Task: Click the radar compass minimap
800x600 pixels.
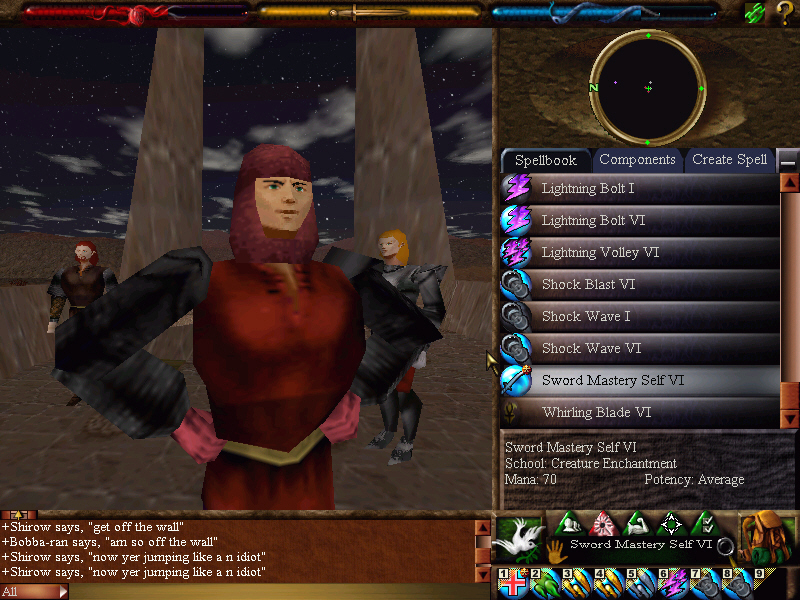Action: tap(648, 88)
